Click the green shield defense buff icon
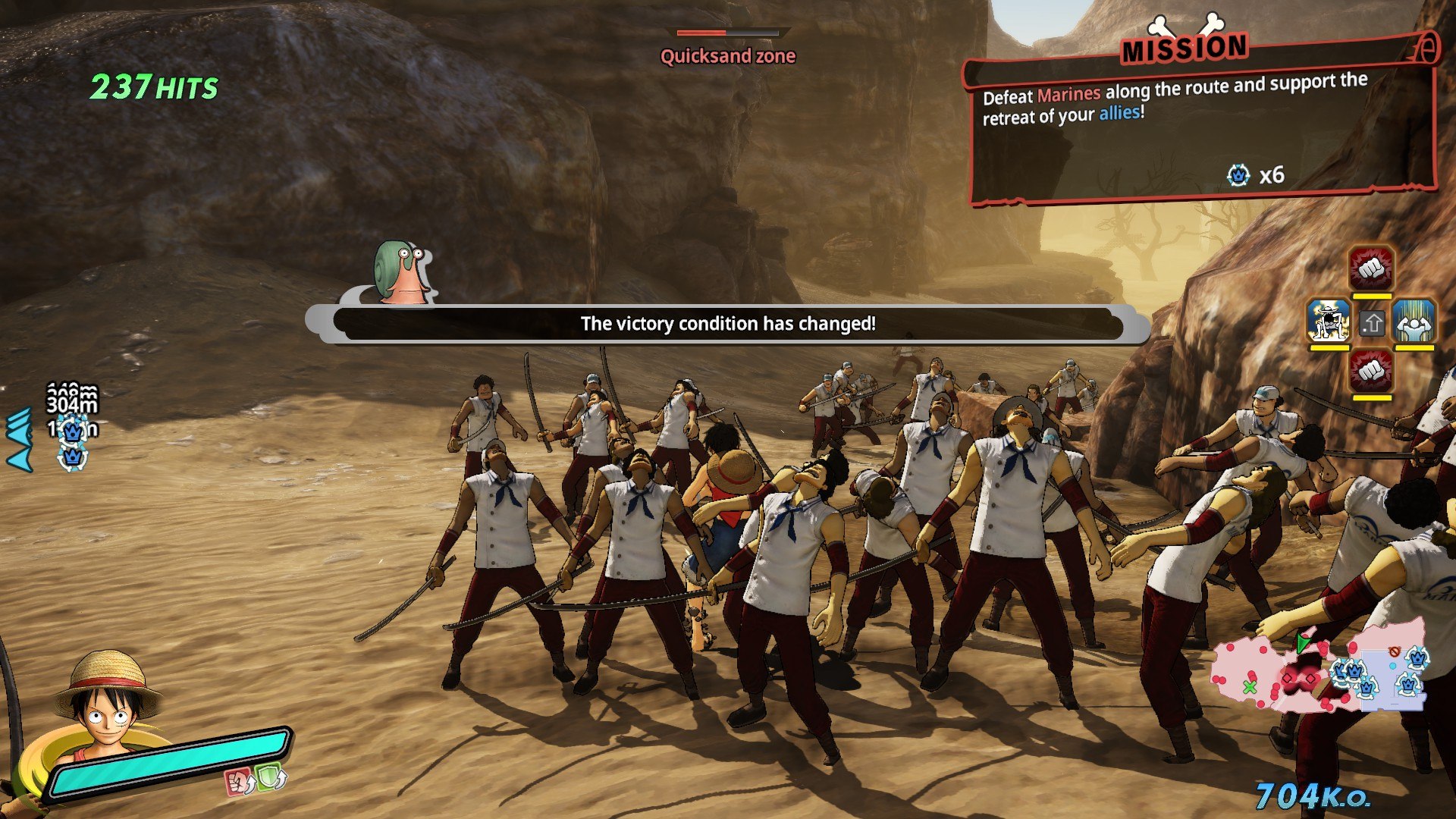The width and height of the screenshot is (1456, 819). [x=271, y=777]
